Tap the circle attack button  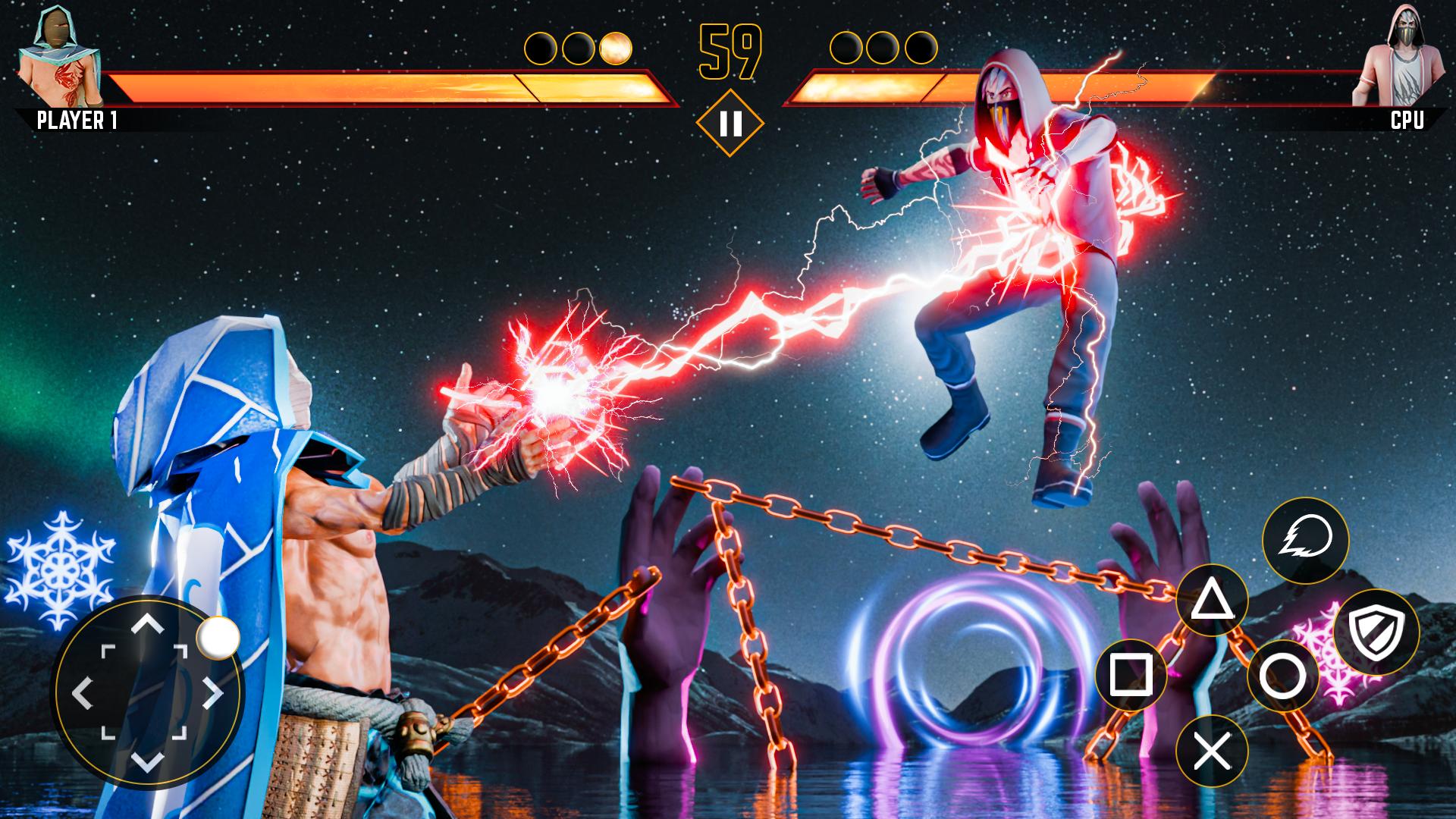click(x=1283, y=676)
